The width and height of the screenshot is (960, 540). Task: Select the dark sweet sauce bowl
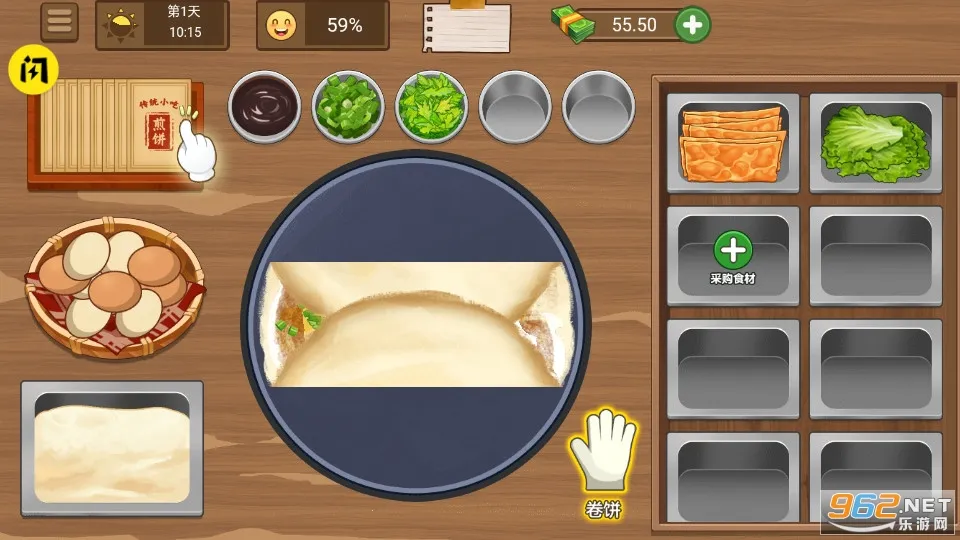(265, 104)
